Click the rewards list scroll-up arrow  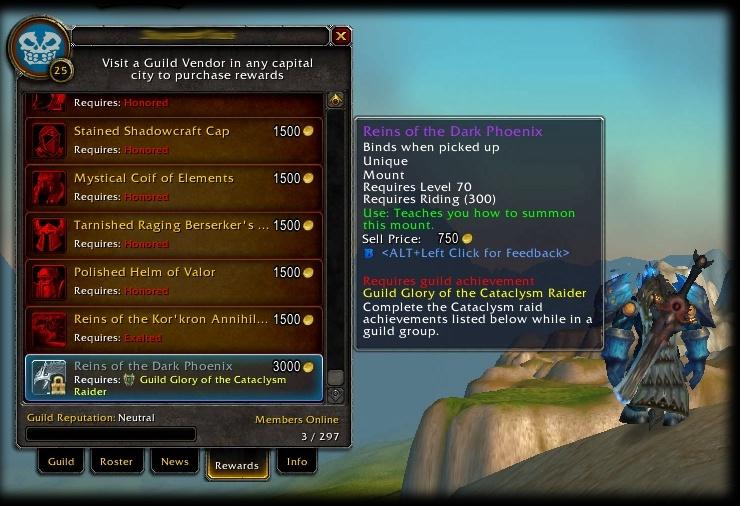tap(335, 99)
